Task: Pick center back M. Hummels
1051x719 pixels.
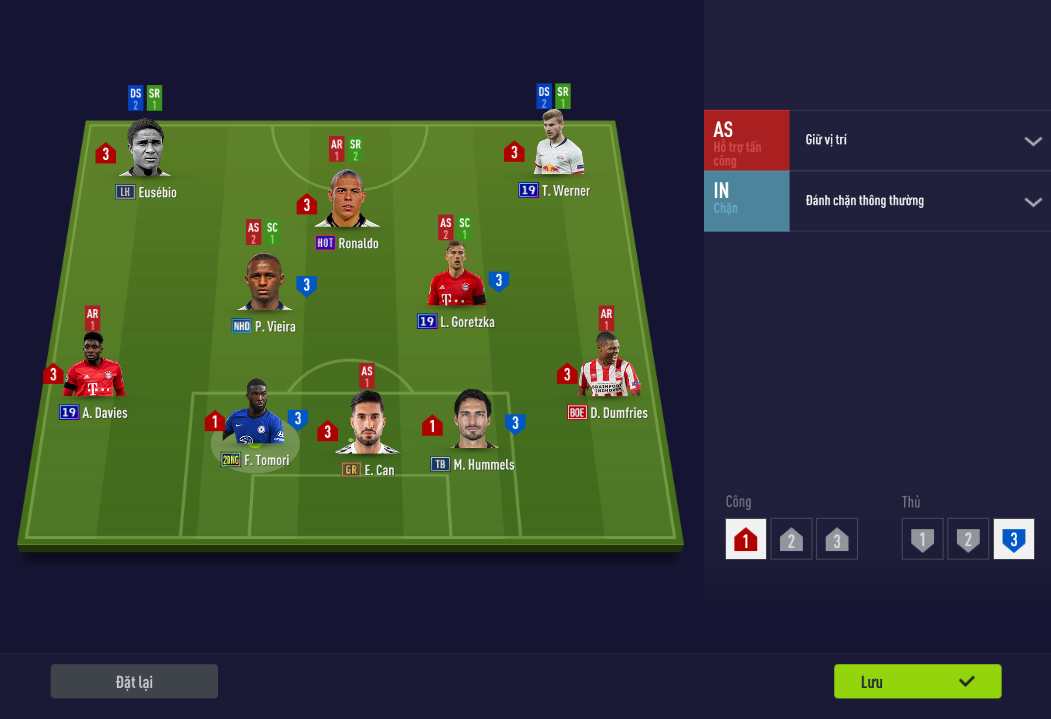Action: (x=472, y=422)
